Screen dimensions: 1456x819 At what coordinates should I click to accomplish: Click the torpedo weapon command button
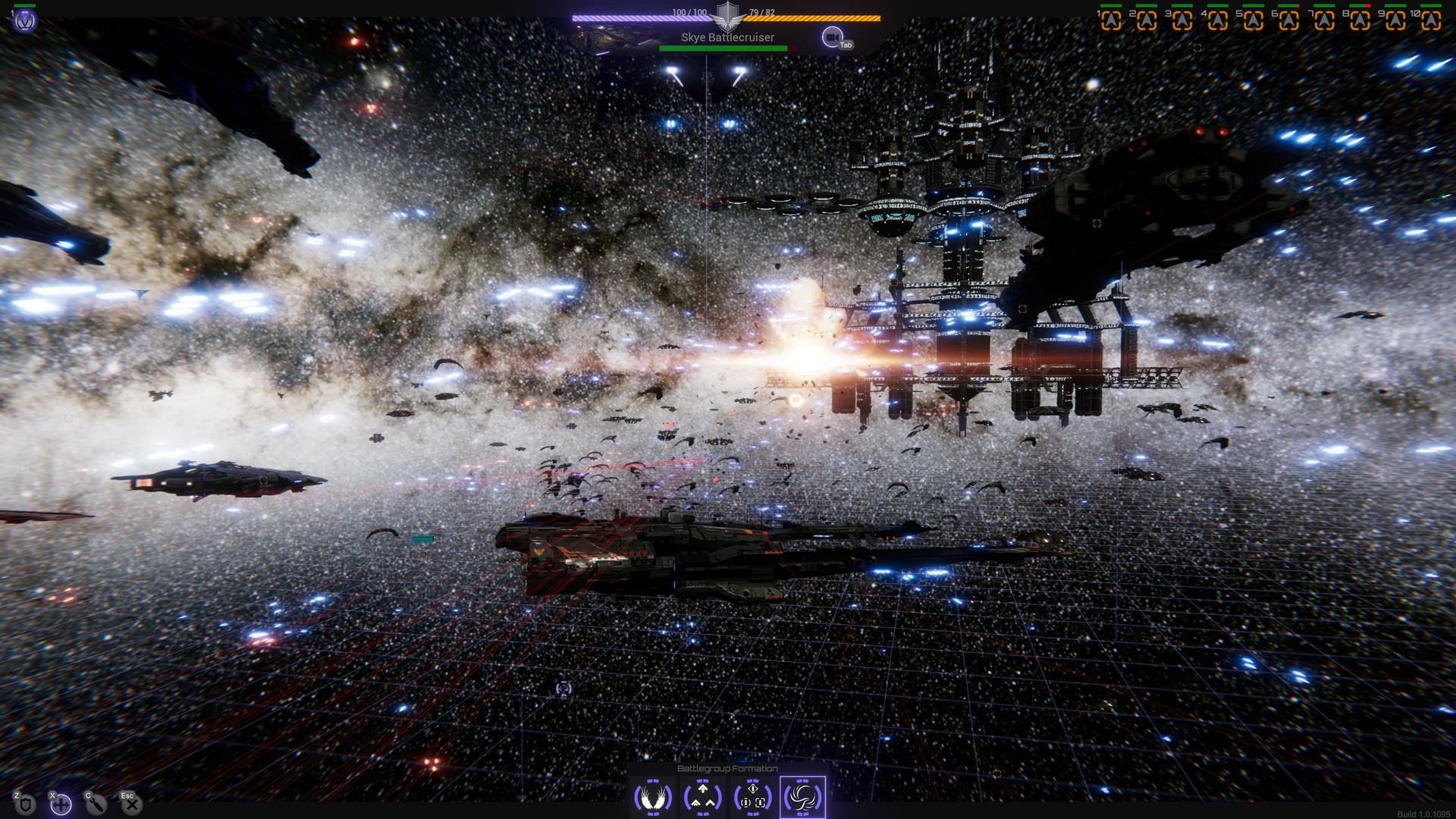pos(96,804)
